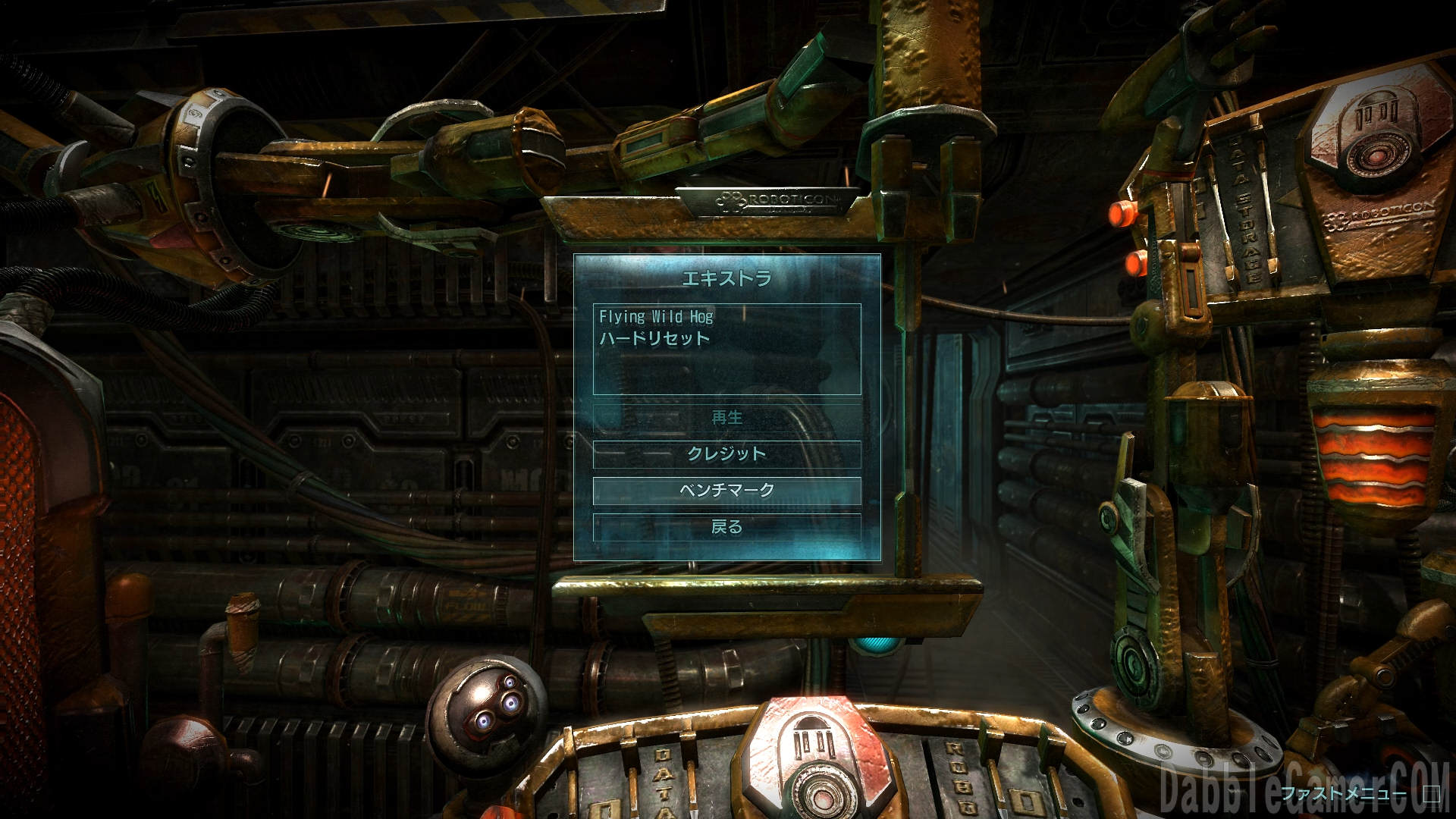Toggle the ファストメニュー checkbox

(x=1431, y=794)
